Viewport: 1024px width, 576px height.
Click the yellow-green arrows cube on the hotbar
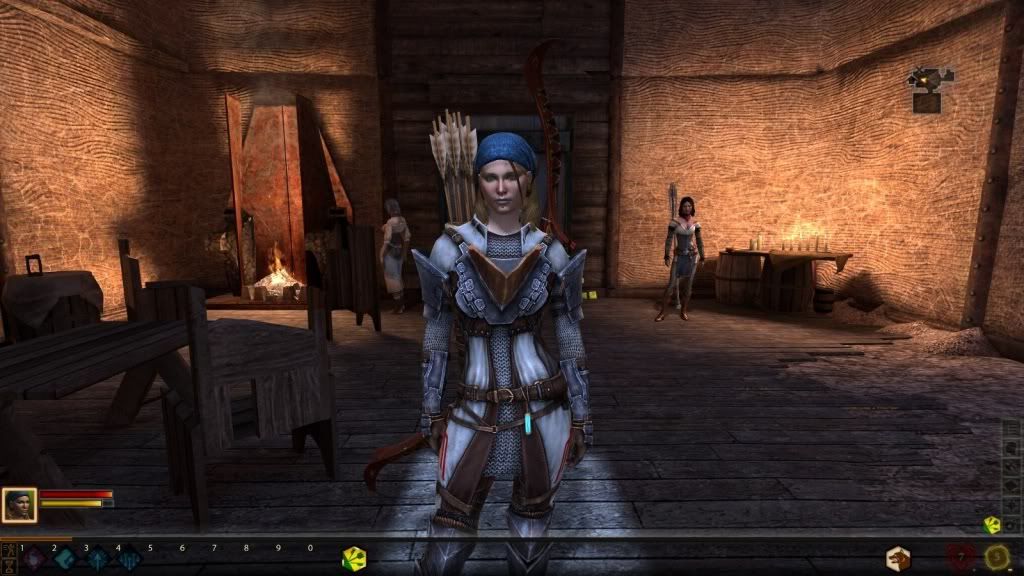pos(354,559)
